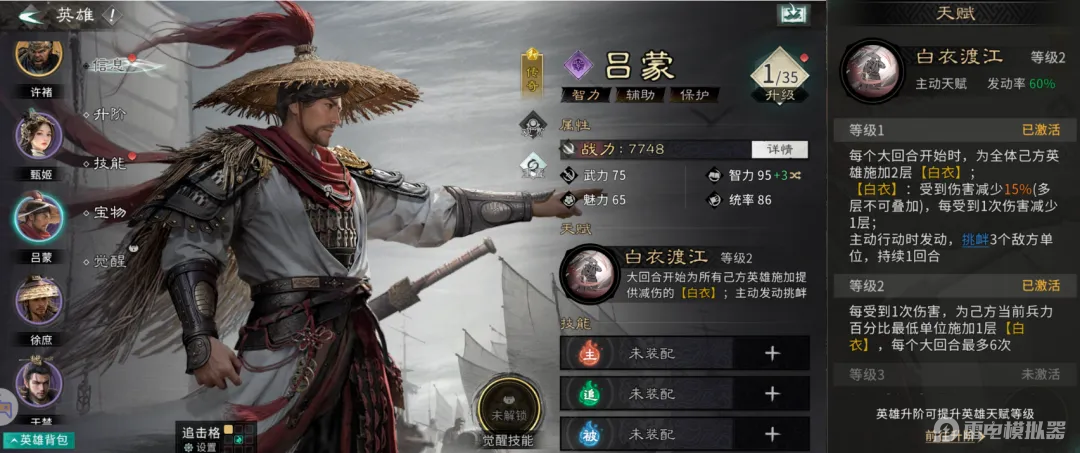Image resolution: width=1080 pixels, height=453 pixels.
Task: Open the 白衣渡江 talent icon in hero info
Action: [588, 272]
